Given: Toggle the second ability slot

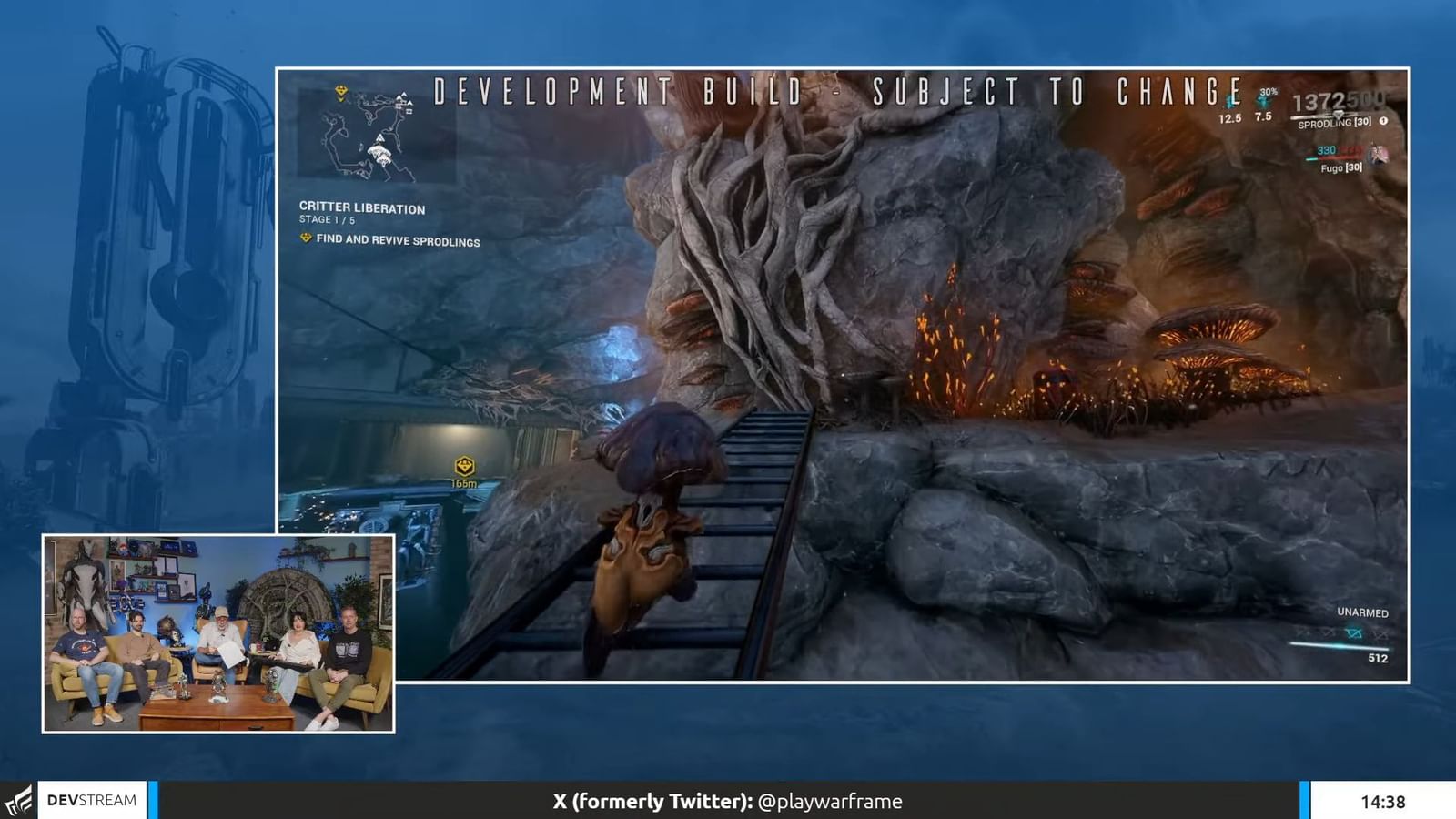Looking at the screenshot, I should pyautogui.click(x=1328, y=634).
